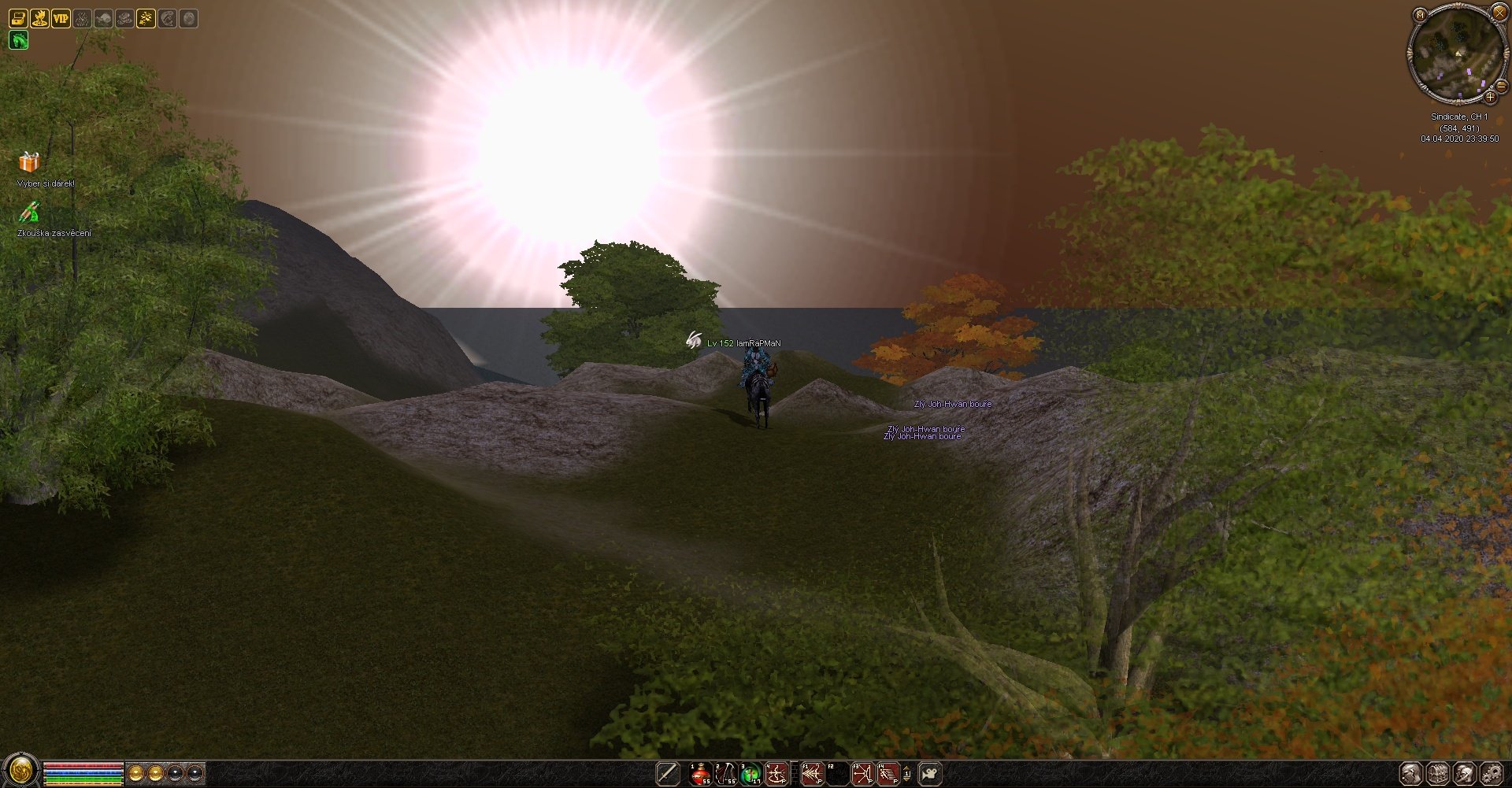The height and width of the screenshot is (788, 1512).
Task: Use the multi-arrow skill in slot F1
Action: tap(812, 774)
